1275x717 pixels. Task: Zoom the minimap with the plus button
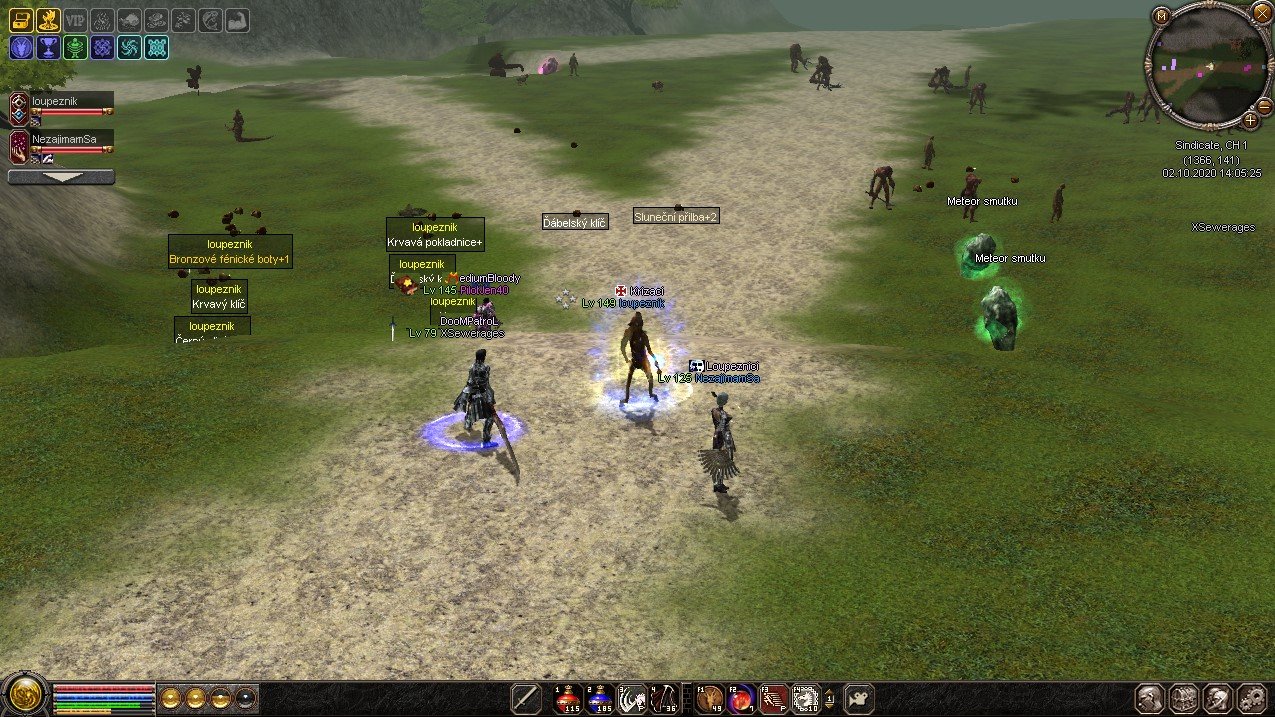(x=1250, y=120)
